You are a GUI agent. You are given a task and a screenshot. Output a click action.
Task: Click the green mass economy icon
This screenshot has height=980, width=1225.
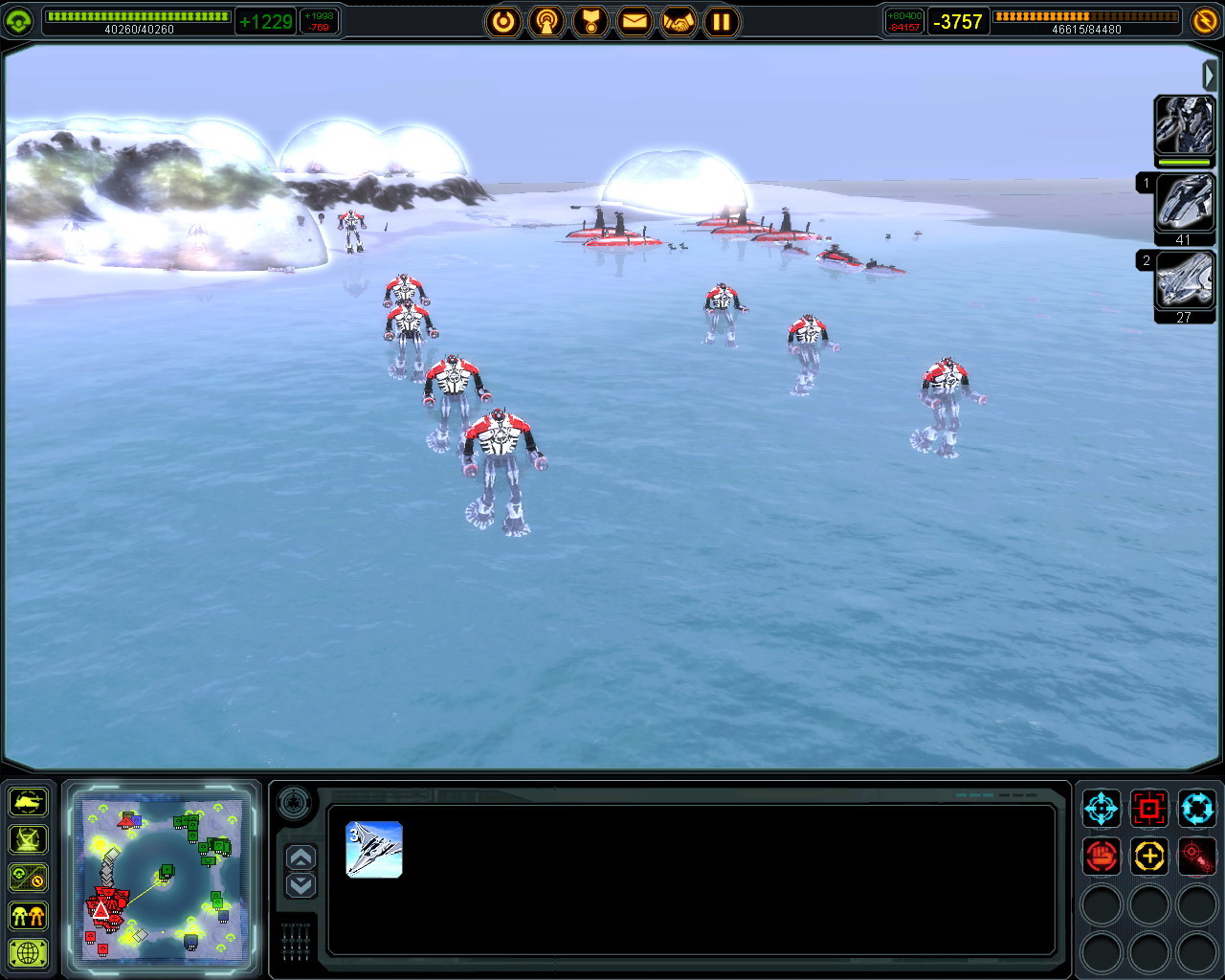click(18, 21)
